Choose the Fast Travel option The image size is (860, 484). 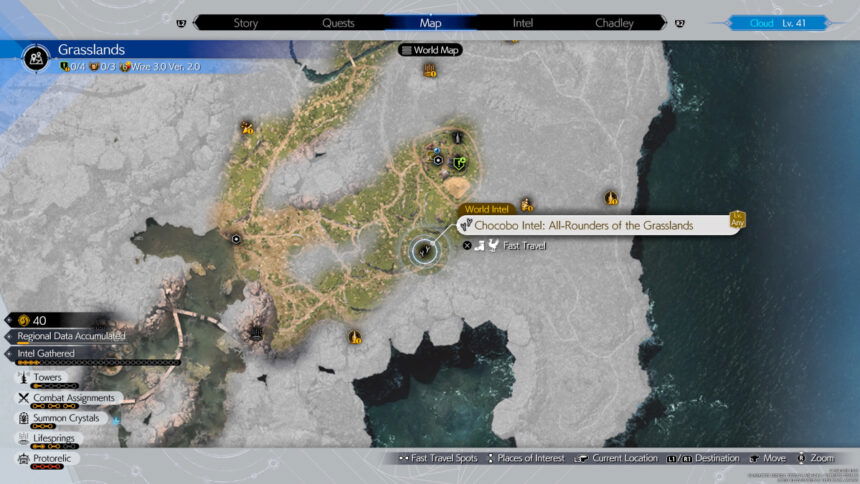(x=515, y=245)
